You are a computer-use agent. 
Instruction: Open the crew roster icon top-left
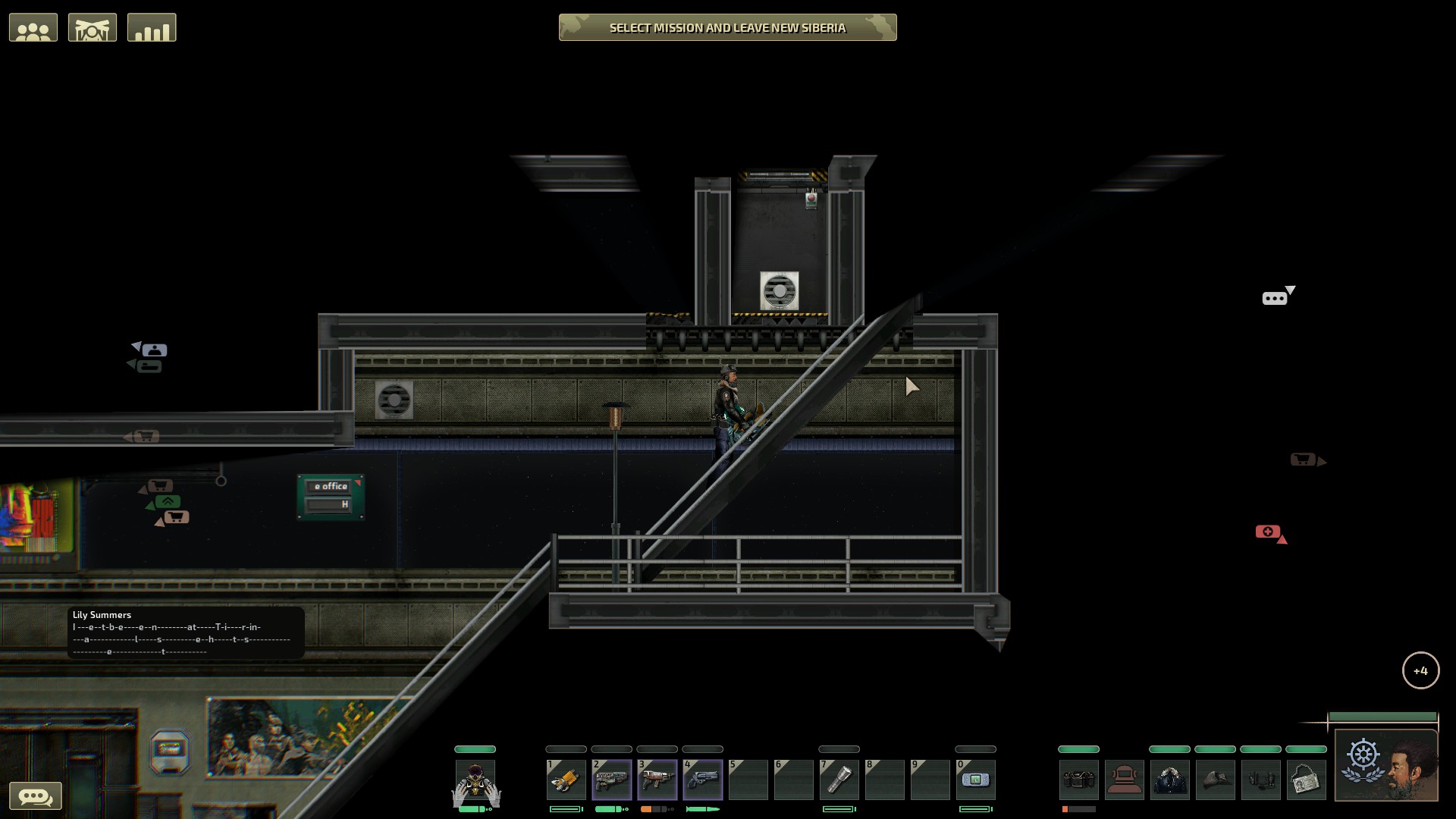33,27
